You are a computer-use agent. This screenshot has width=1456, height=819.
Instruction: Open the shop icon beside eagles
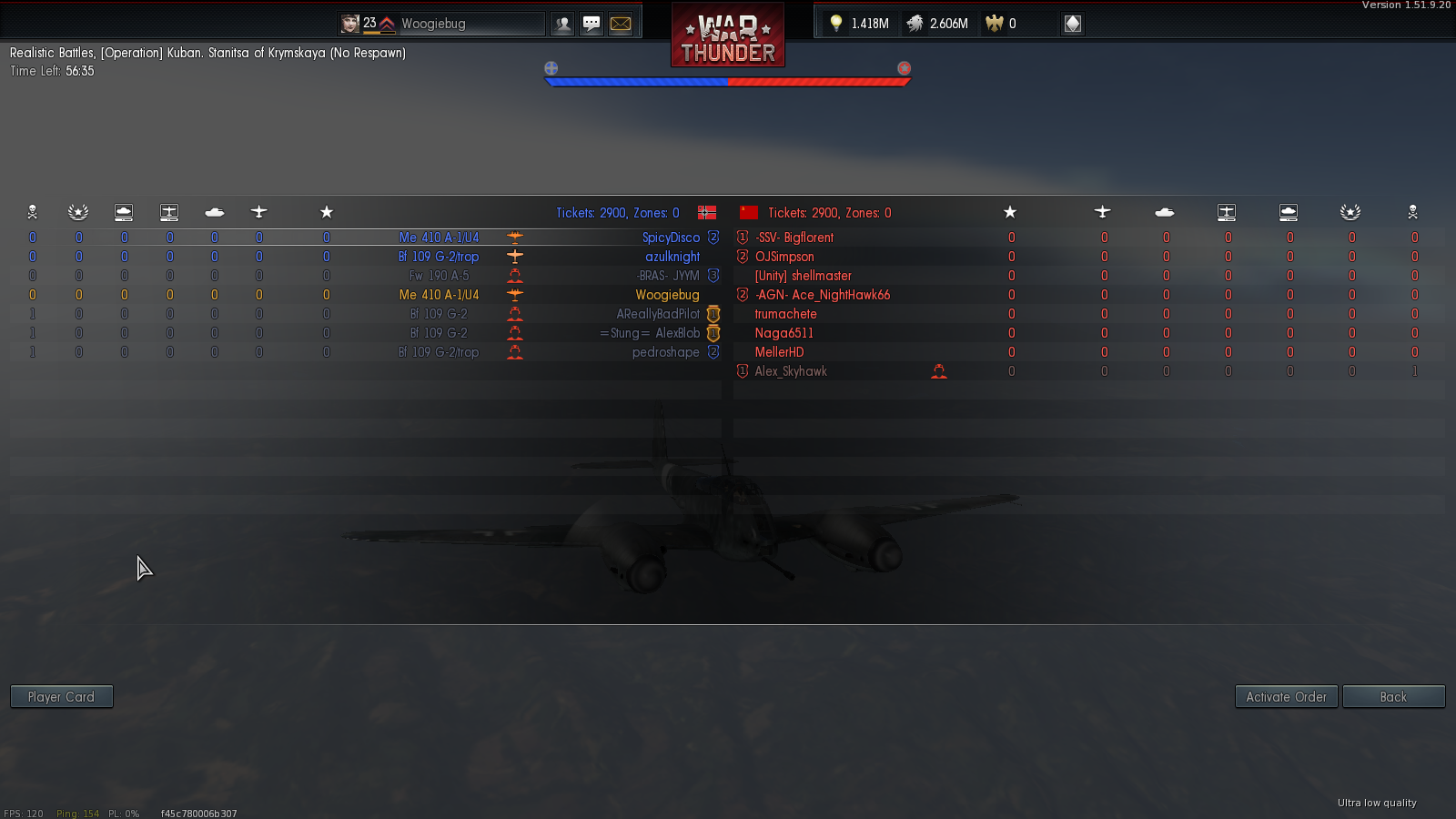(1073, 24)
